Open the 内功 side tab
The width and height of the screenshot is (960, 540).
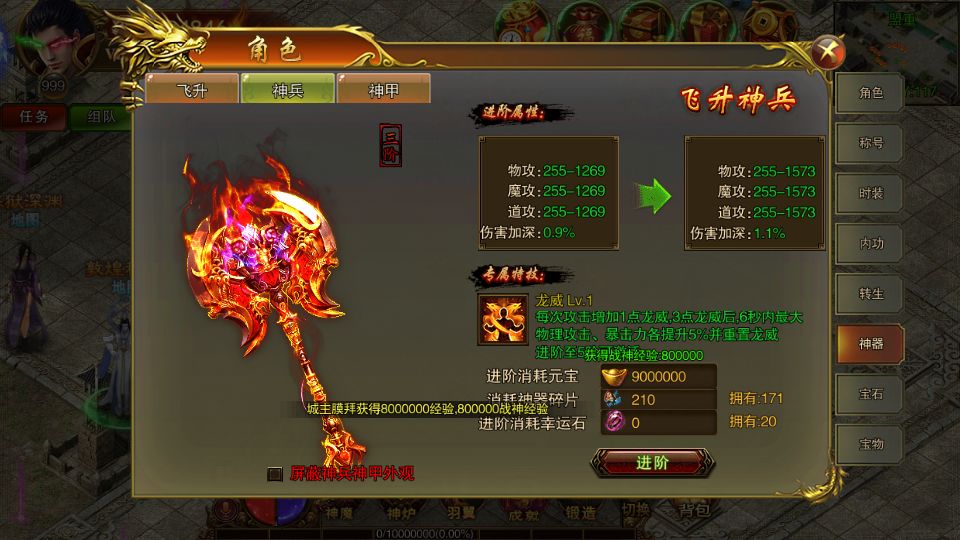click(870, 243)
